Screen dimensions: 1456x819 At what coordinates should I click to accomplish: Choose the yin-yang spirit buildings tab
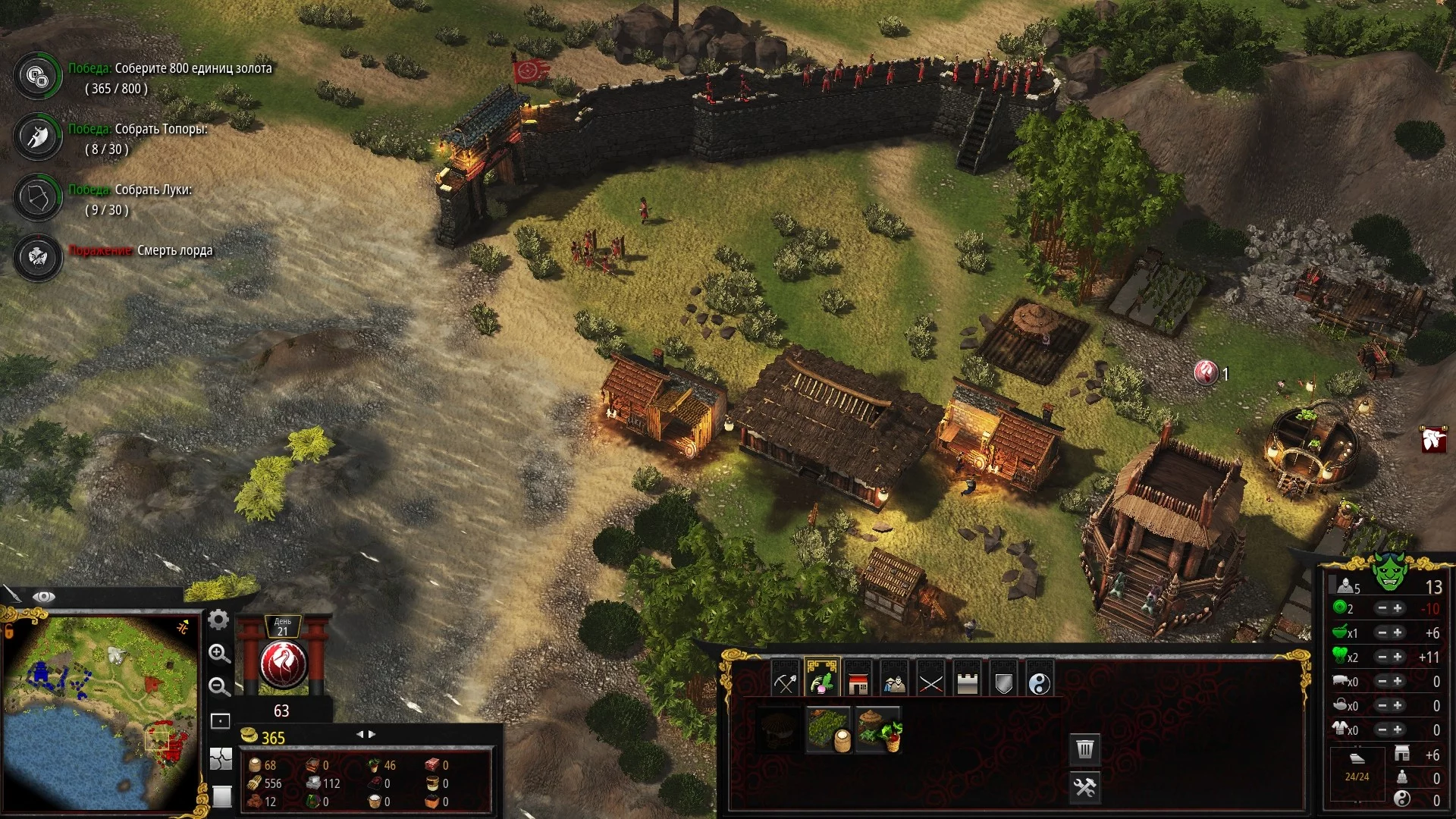(1040, 681)
